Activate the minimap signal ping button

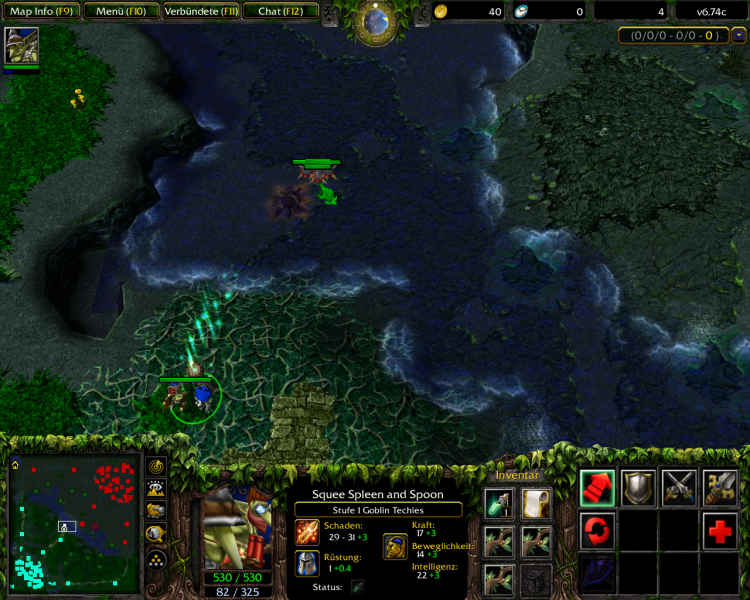[156, 467]
